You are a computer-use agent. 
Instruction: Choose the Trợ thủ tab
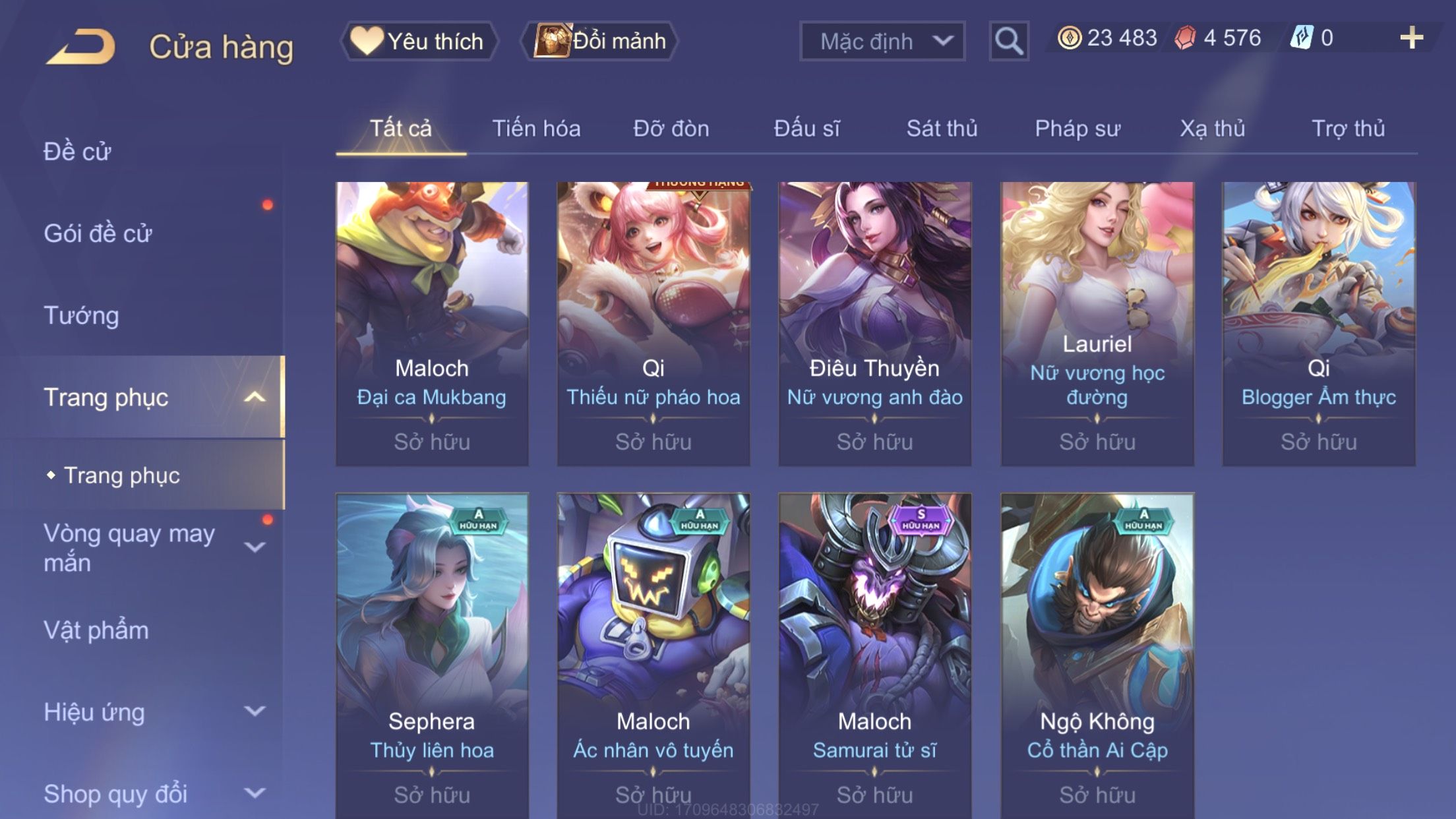(1348, 129)
